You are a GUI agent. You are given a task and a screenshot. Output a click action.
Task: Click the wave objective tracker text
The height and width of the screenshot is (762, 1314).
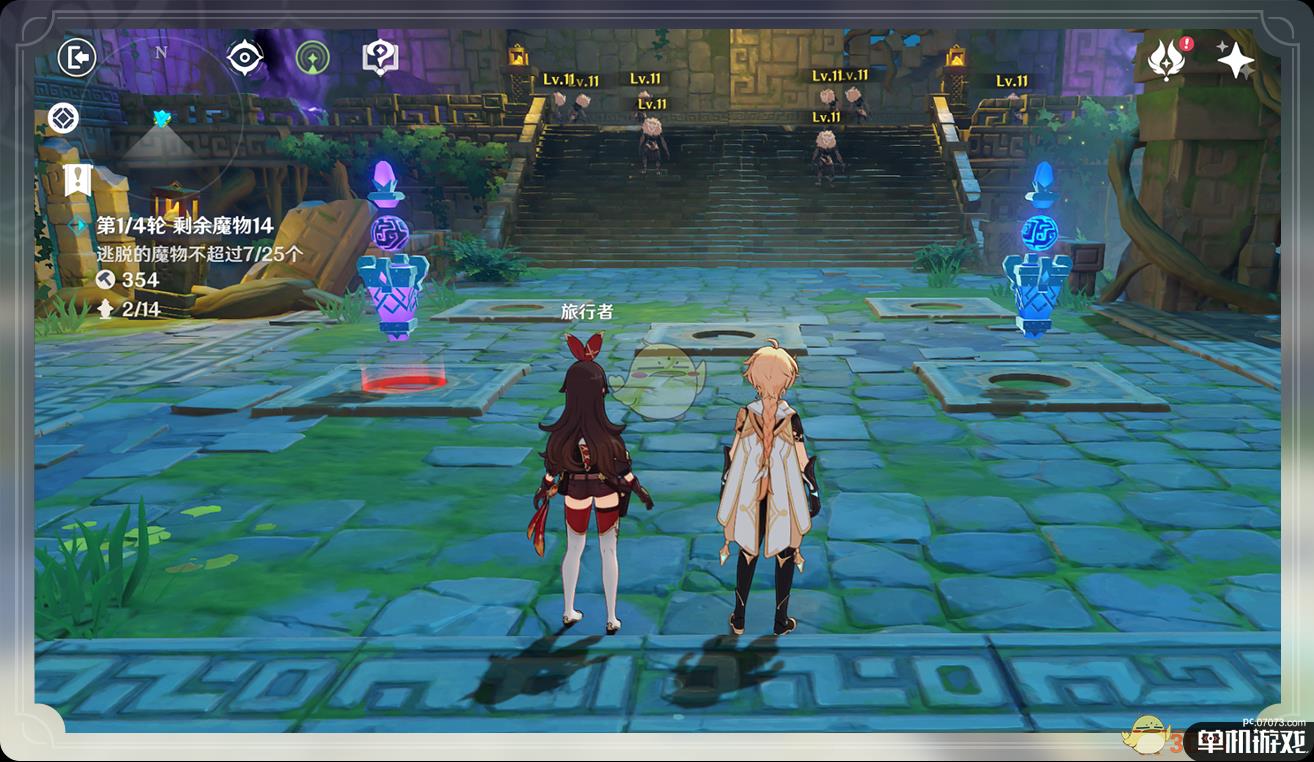185,225
